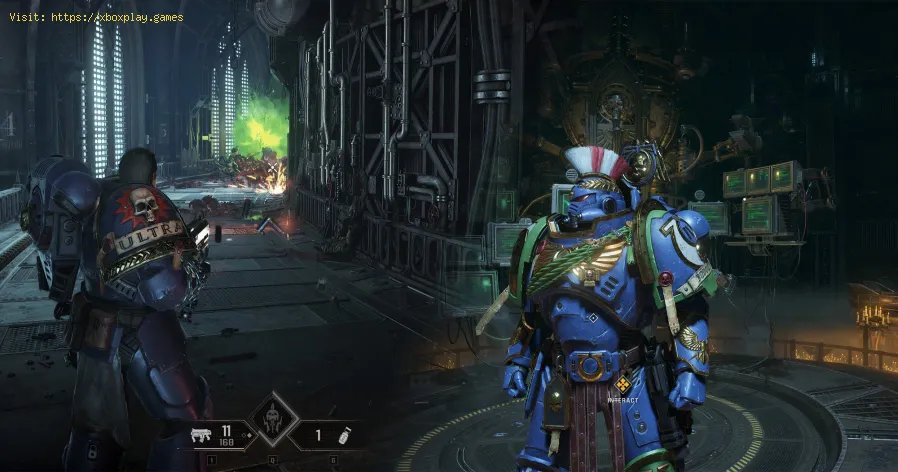The width and height of the screenshot is (898, 472).
Task: Select the bolt rifle weapon icon
Action: click(x=199, y=437)
